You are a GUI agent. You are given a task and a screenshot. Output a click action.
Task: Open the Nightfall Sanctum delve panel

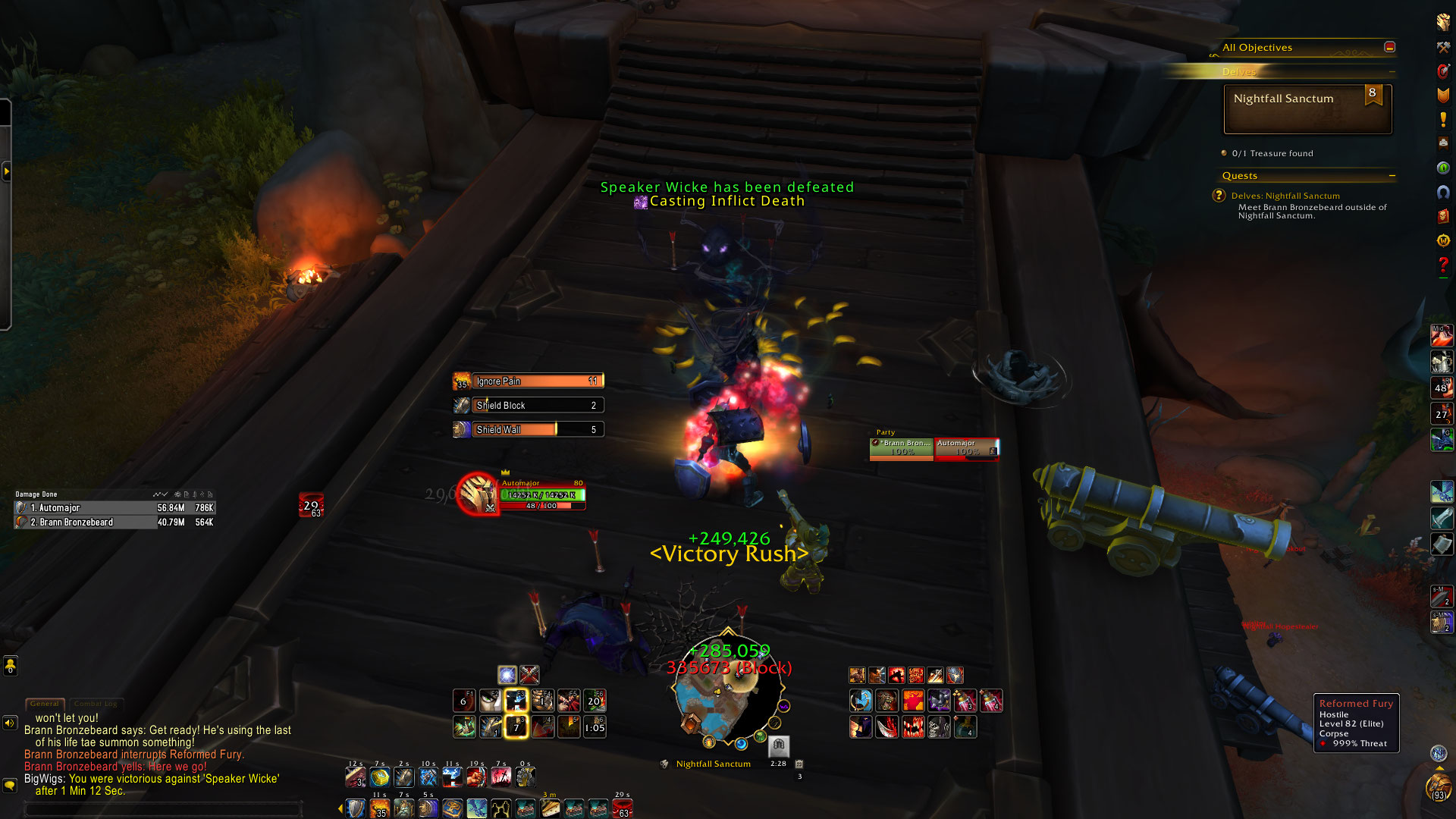1307,109
